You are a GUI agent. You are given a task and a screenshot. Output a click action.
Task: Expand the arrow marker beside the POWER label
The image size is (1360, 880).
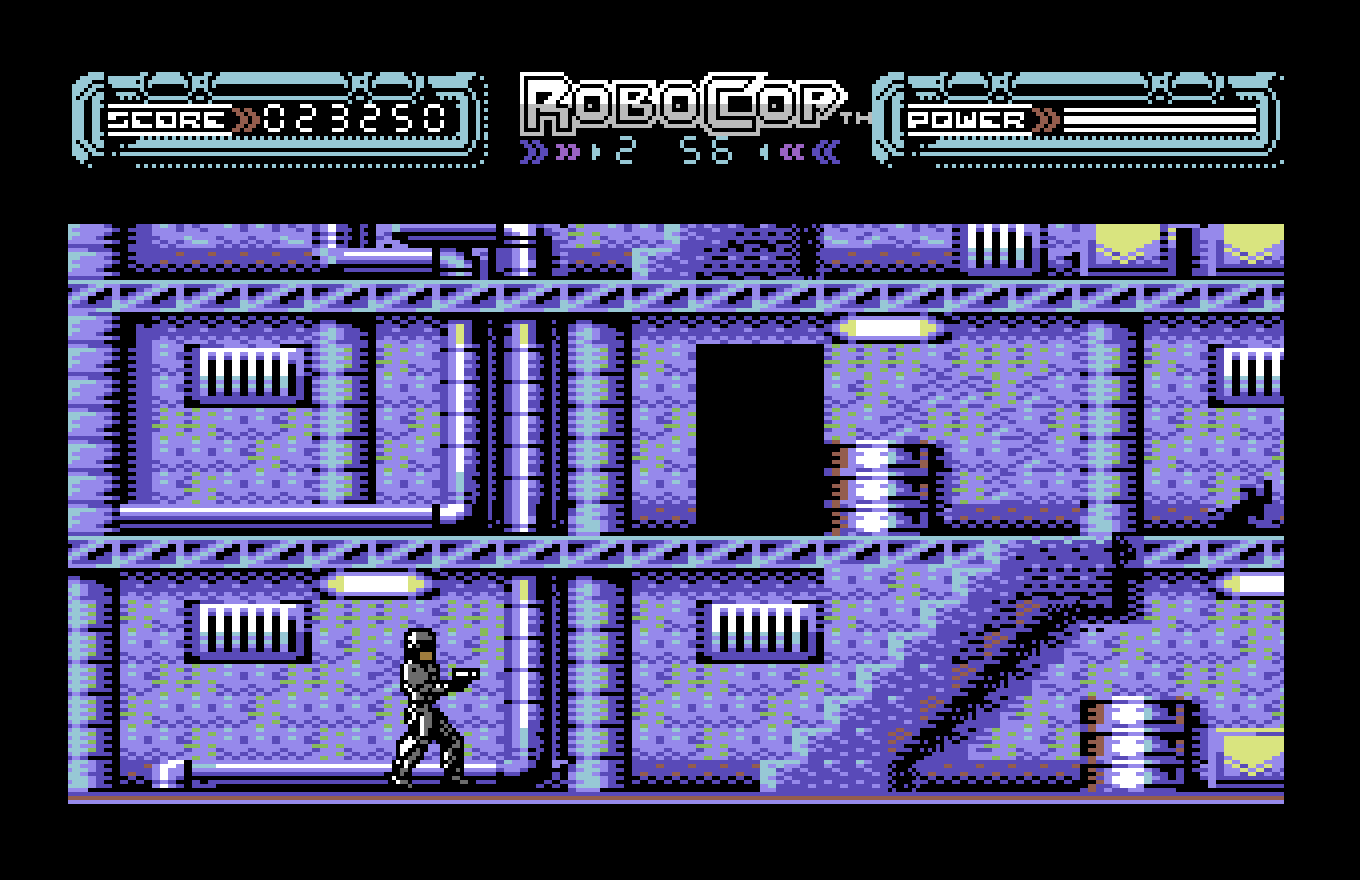(1043, 118)
